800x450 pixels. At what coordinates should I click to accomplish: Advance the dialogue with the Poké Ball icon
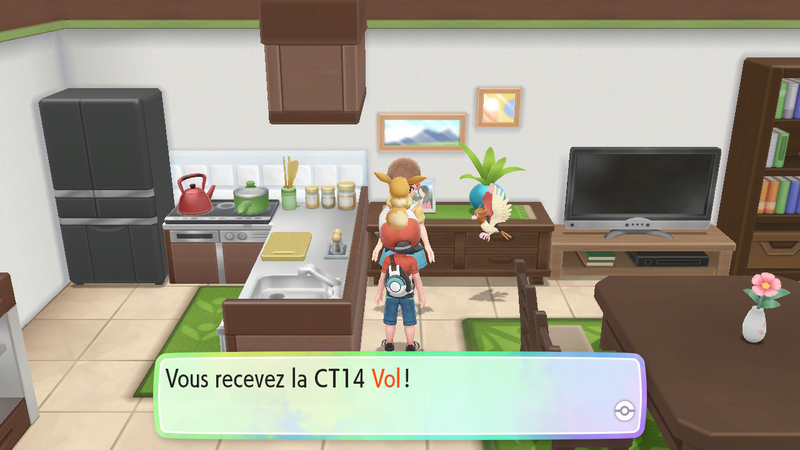(x=624, y=412)
